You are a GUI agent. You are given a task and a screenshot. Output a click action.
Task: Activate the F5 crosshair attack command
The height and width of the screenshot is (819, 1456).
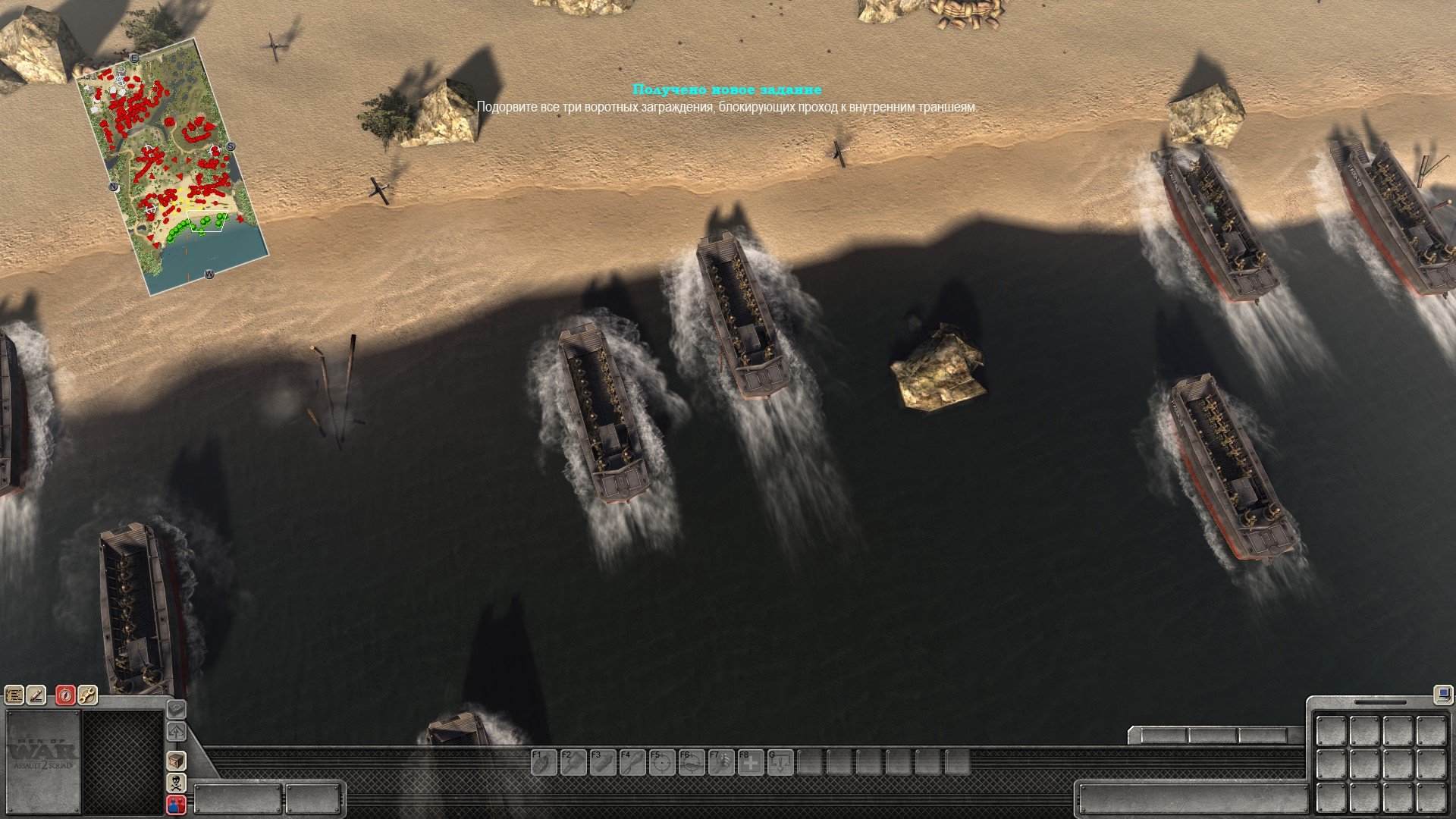[661, 762]
